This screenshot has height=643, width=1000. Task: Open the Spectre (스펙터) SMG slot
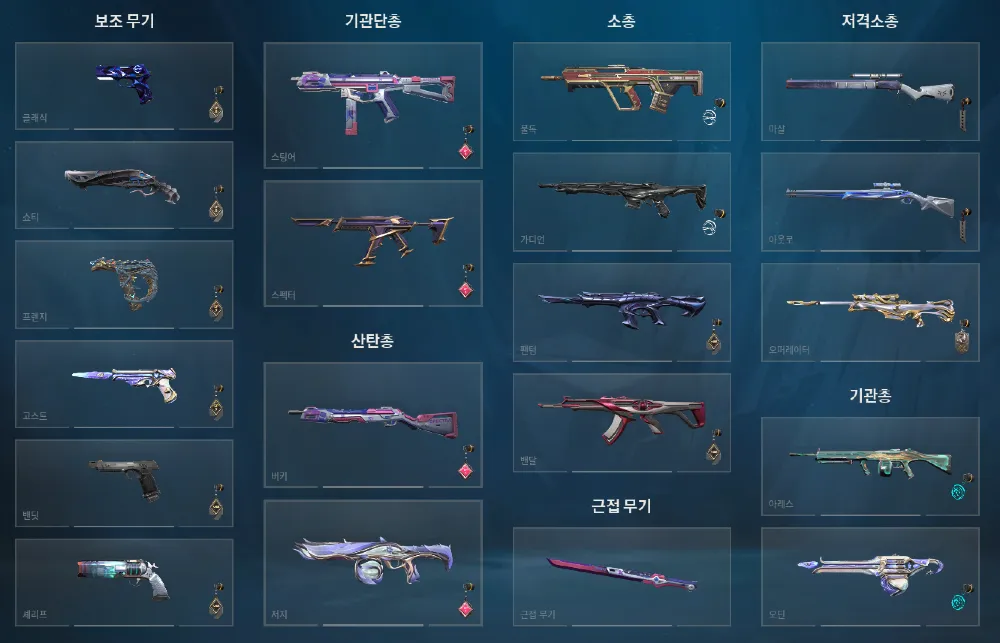[x=373, y=242]
